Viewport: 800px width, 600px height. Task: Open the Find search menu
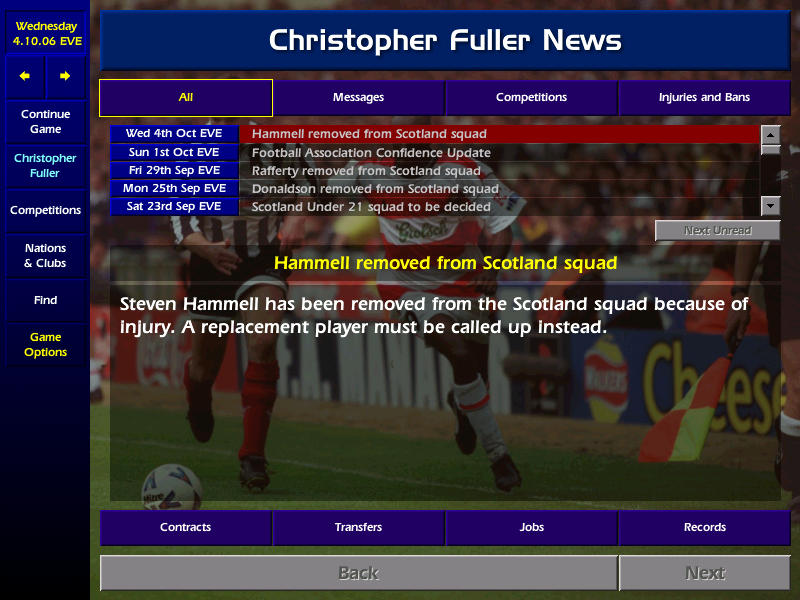coord(45,300)
